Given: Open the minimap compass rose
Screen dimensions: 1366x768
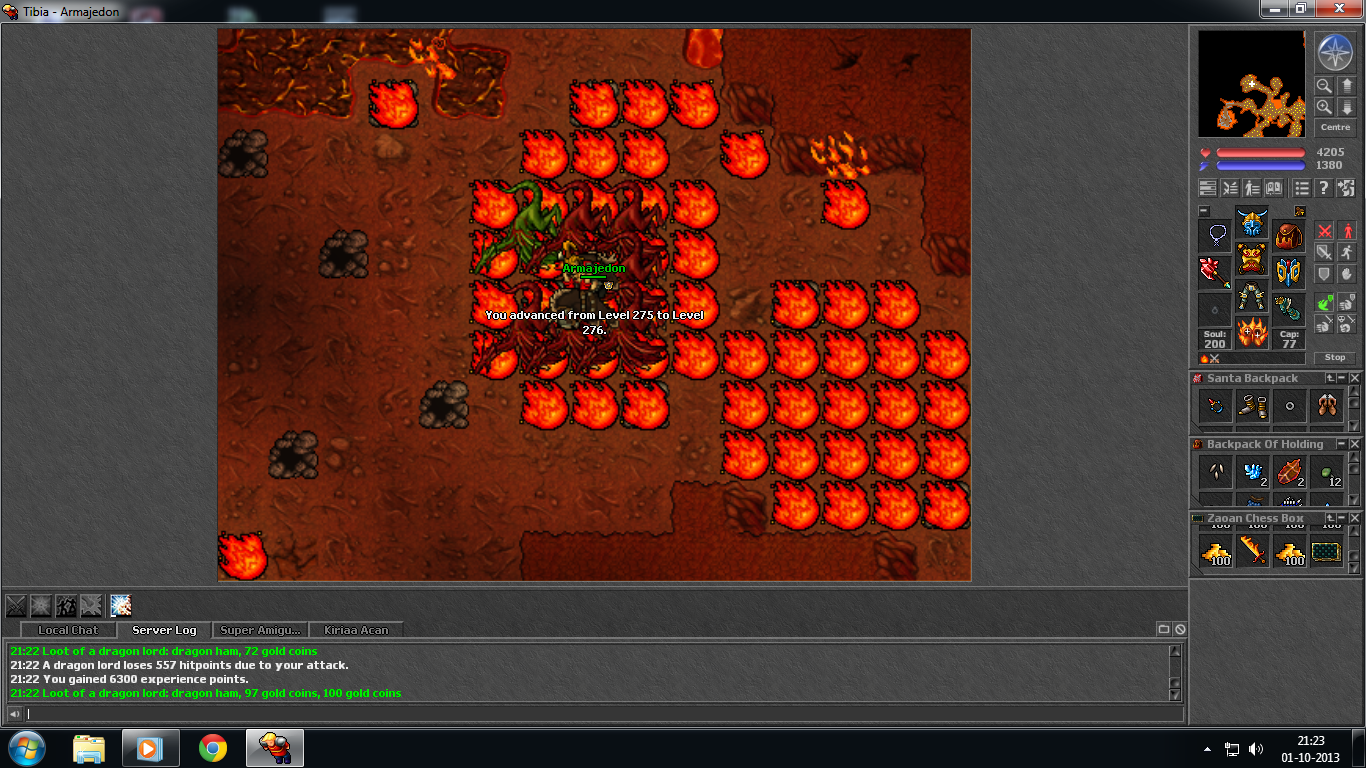Looking at the screenshot, I should 1335,52.
